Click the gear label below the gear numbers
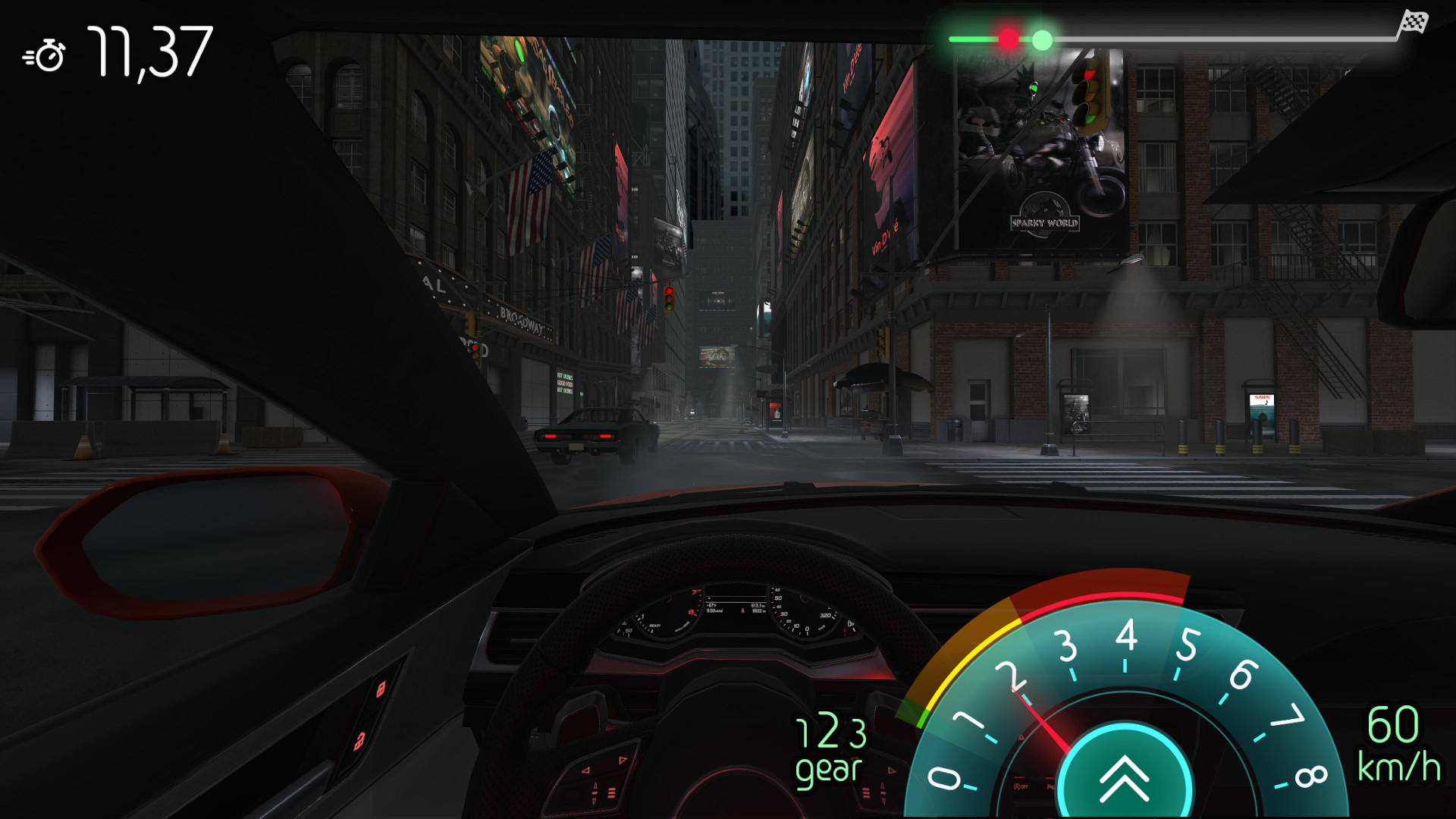Viewport: 1456px width, 819px height. (x=828, y=772)
